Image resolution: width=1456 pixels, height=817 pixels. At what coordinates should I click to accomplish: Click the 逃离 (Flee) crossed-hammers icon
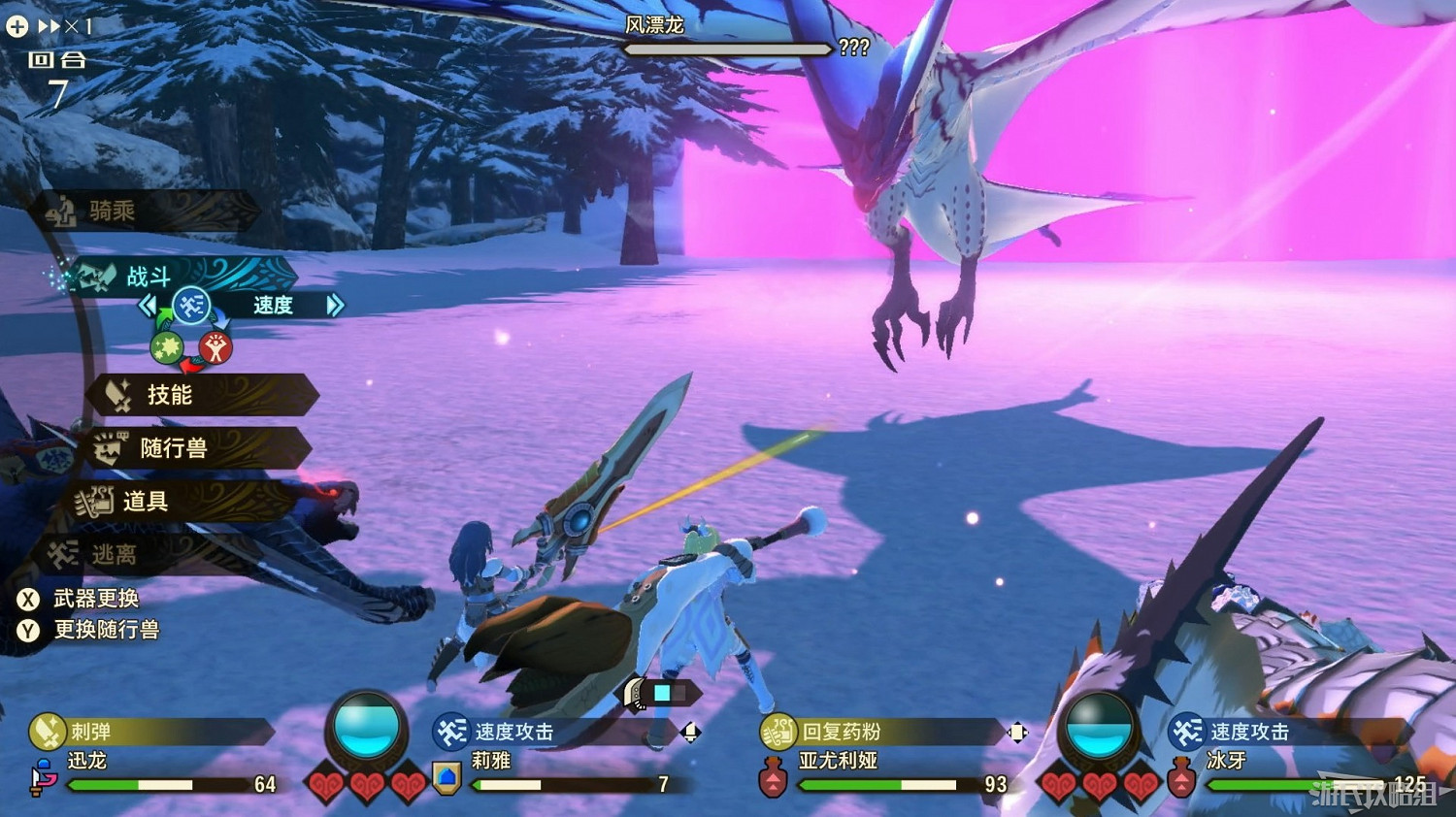pos(63,552)
